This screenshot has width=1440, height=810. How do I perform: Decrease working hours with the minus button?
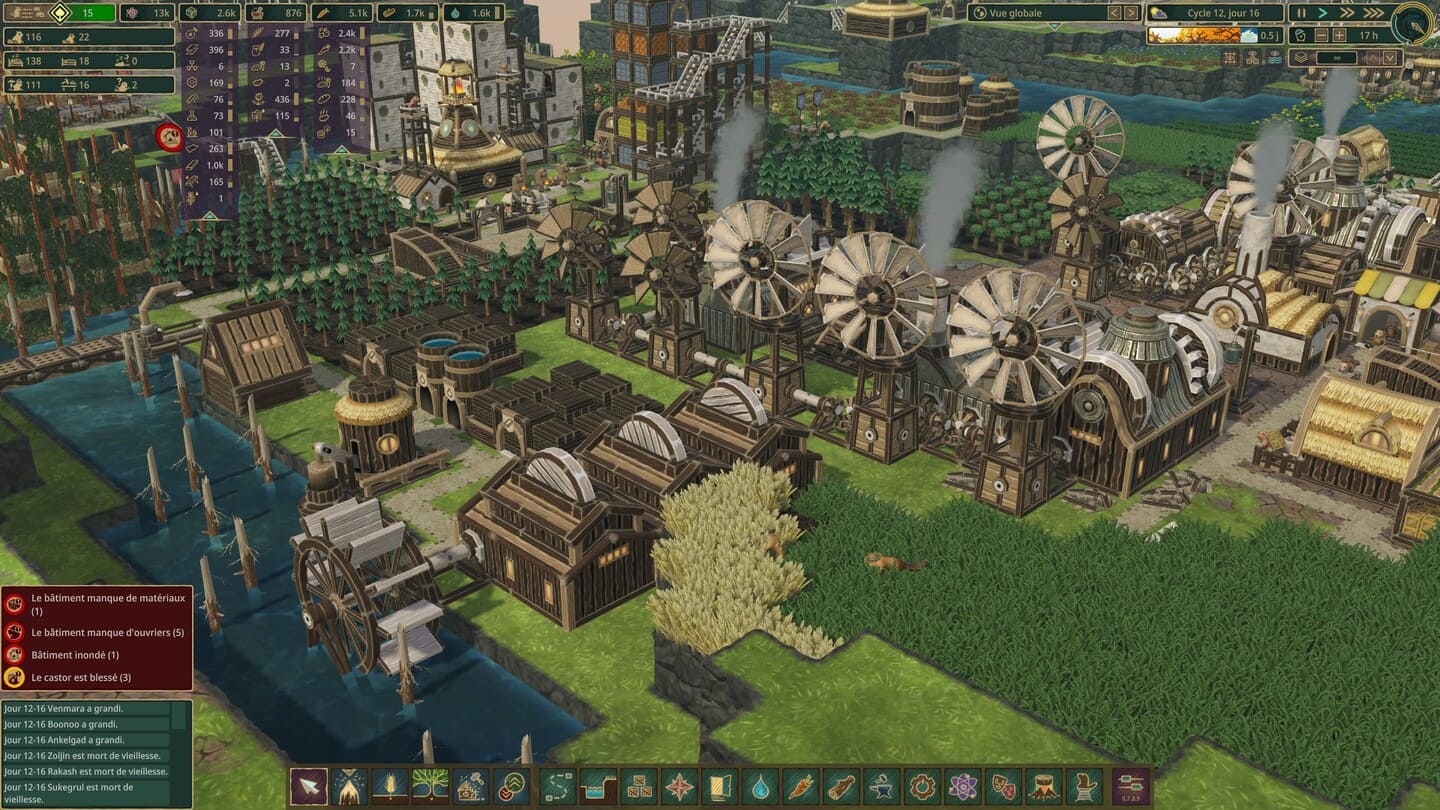click(1320, 35)
